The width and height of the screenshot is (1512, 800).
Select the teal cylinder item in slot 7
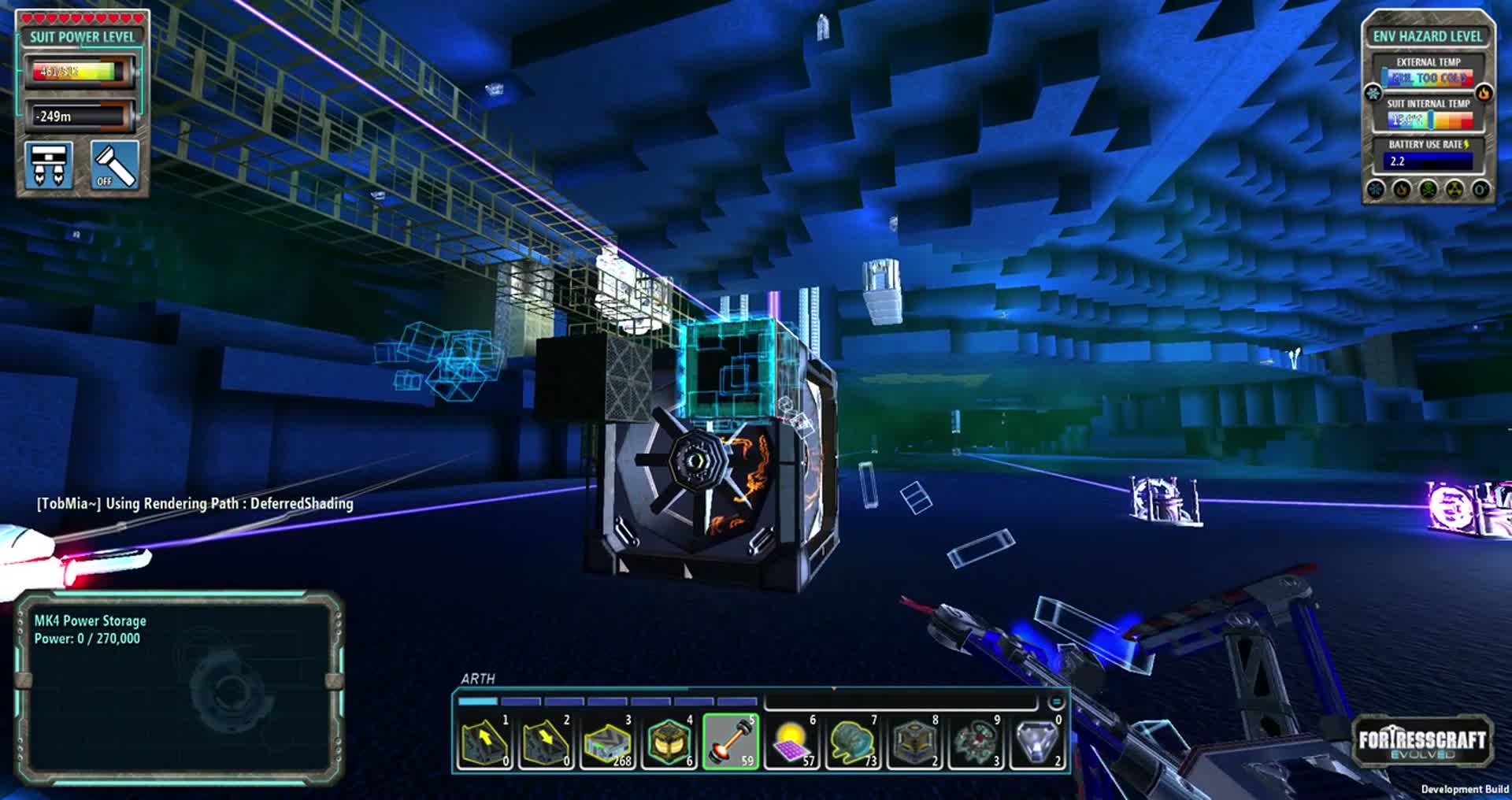[x=853, y=742]
